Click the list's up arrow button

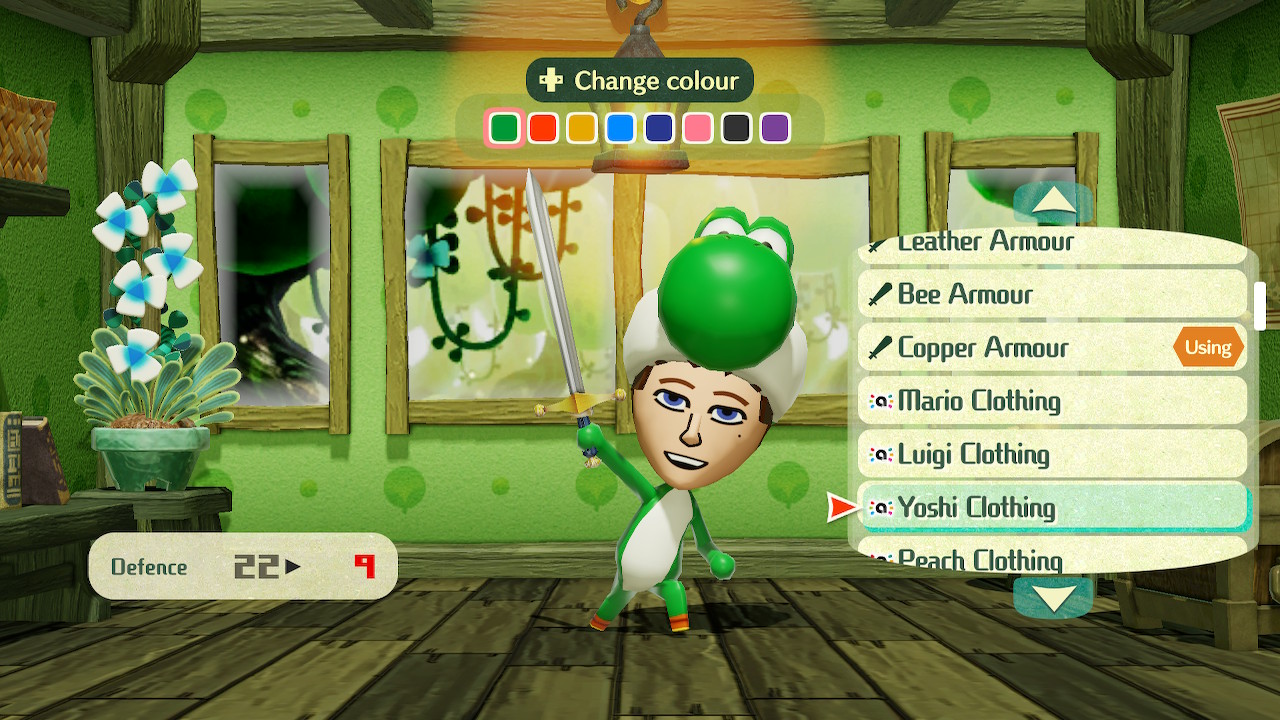tap(1052, 203)
